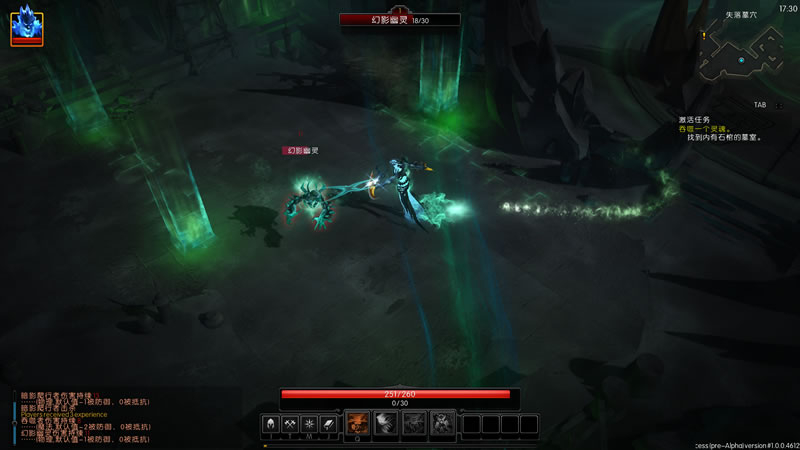The width and height of the screenshot is (800, 450).
Task: Open the helmet character menu icon
Action: pos(271,424)
